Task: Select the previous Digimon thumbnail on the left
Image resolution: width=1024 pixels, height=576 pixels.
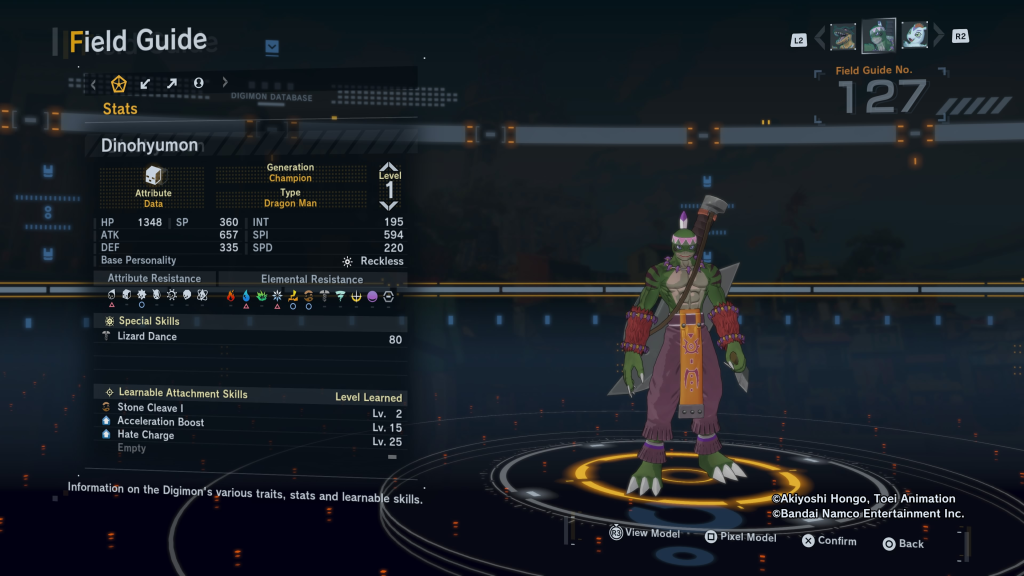Action: click(x=843, y=37)
